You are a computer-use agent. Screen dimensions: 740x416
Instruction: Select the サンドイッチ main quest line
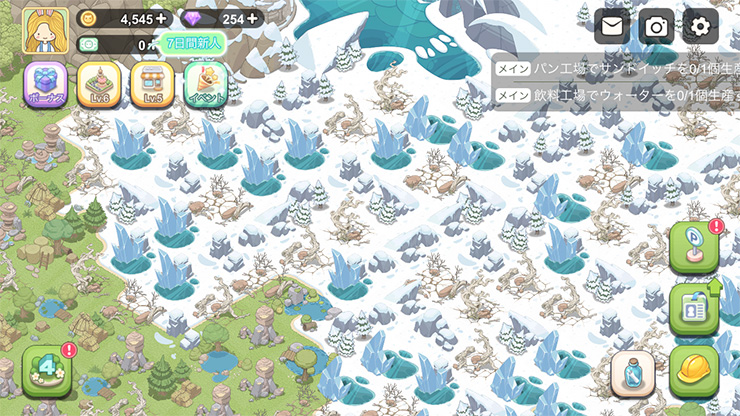(x=615, y=68)
